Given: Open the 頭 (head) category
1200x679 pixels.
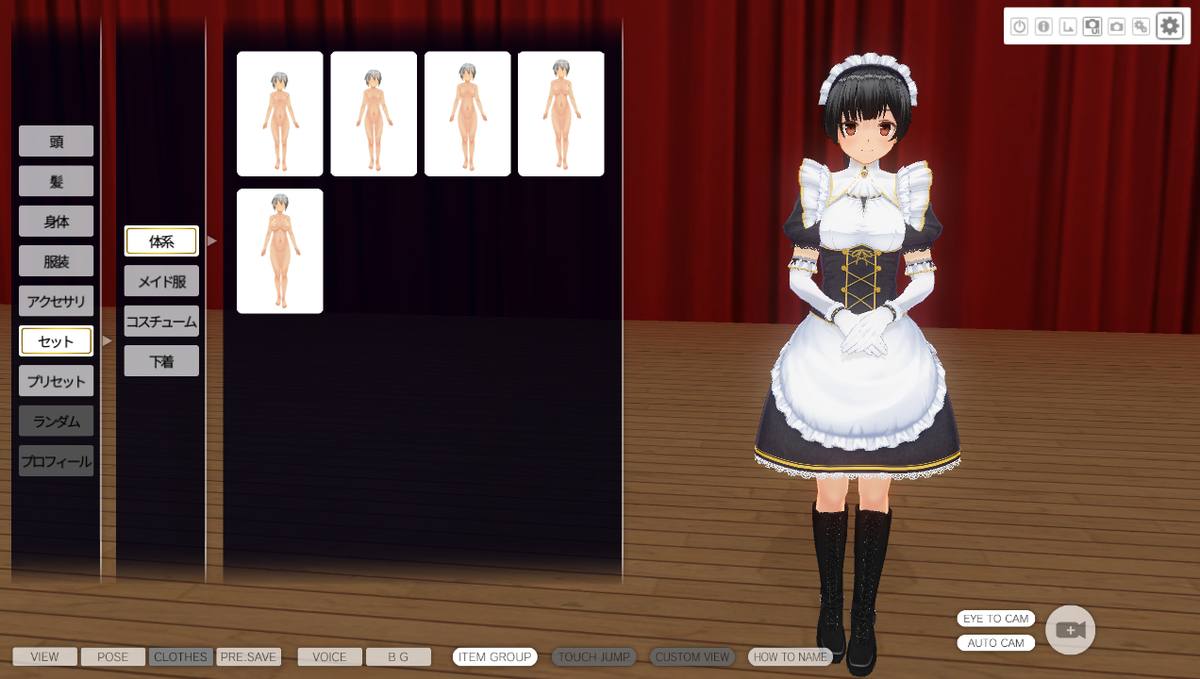Looking at the screenshot, I should tap(56, 141).
